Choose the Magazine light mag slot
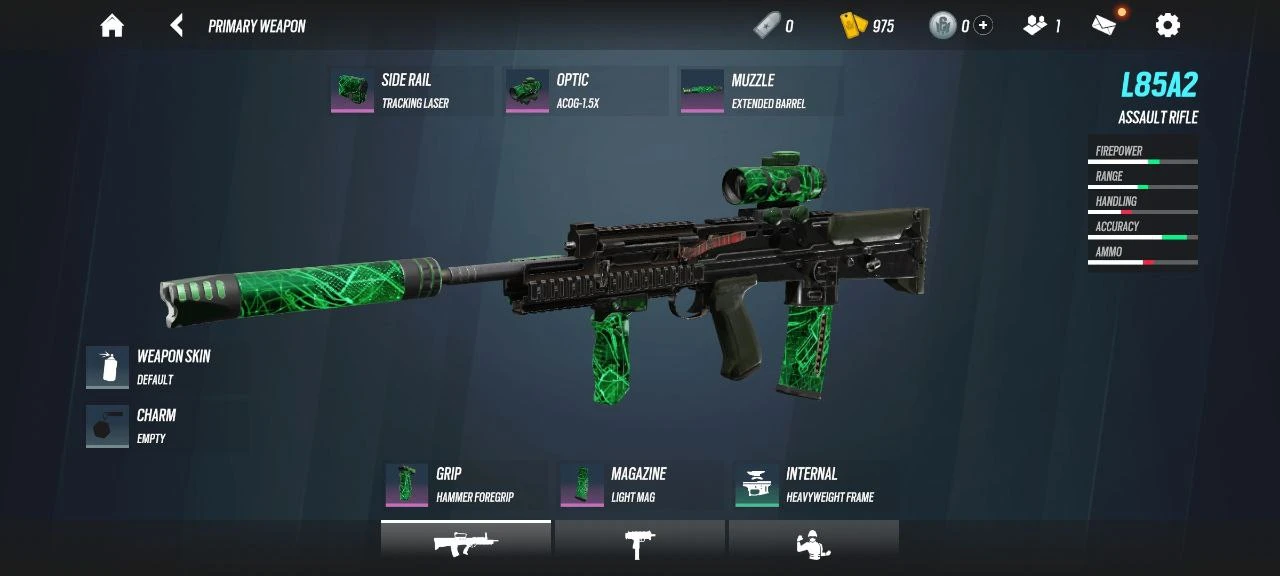1280x576 pixels. (640, 485)
